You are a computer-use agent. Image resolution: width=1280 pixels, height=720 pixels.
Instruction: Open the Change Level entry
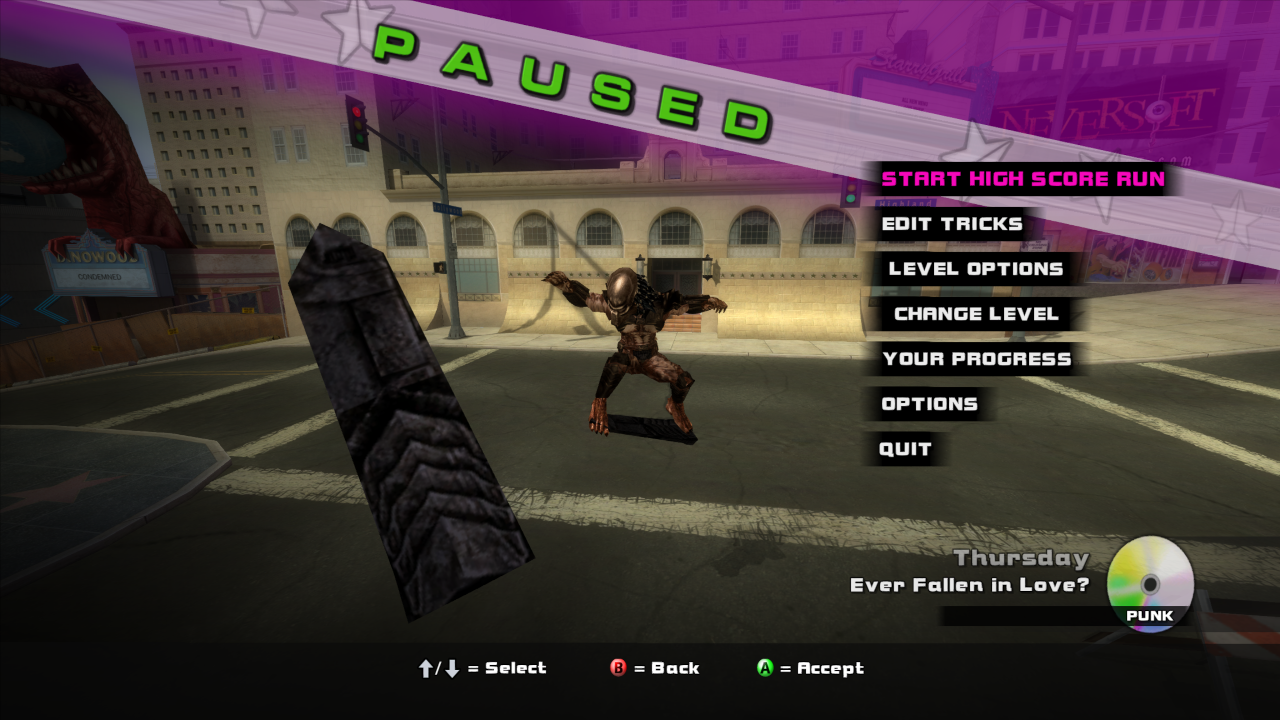coord(975,314)
